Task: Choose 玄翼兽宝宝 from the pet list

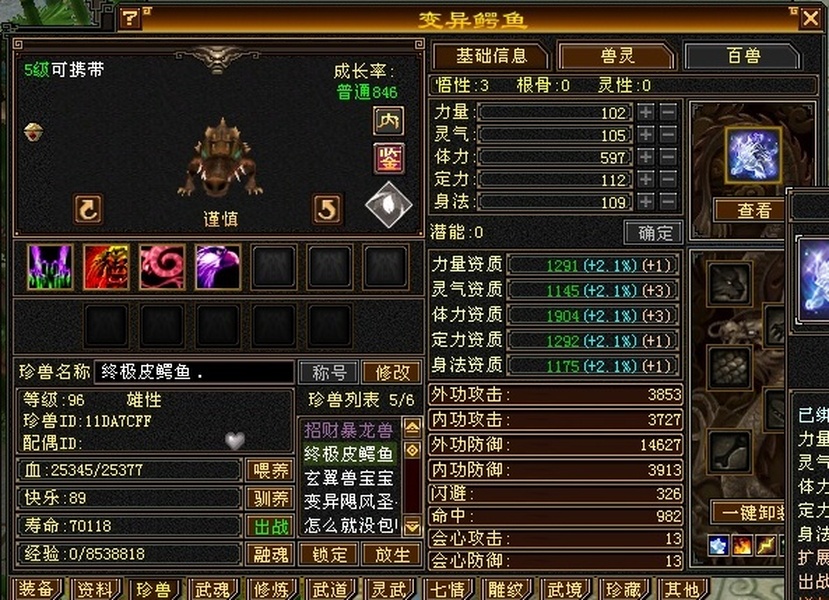Action: tap(349, 476)
